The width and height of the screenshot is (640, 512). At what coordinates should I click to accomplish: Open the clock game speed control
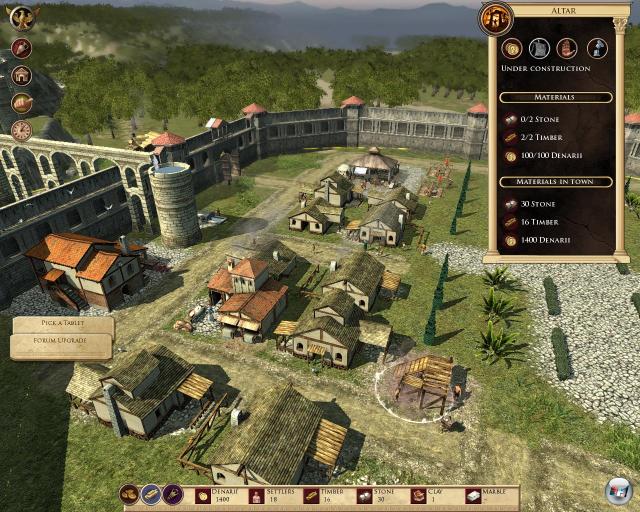click(x=21, y=130)
